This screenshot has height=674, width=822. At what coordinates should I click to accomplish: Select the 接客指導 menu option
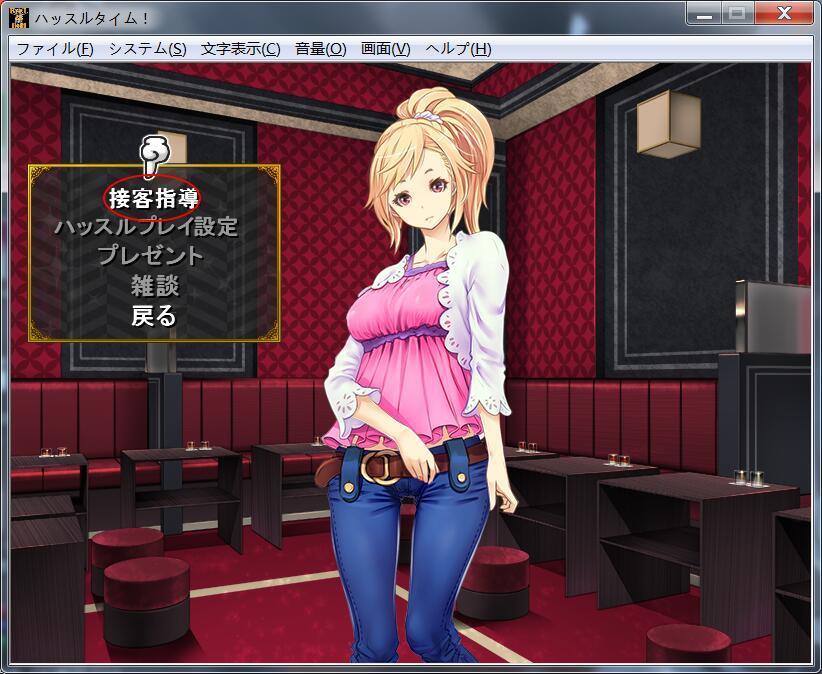pos(154,196)
